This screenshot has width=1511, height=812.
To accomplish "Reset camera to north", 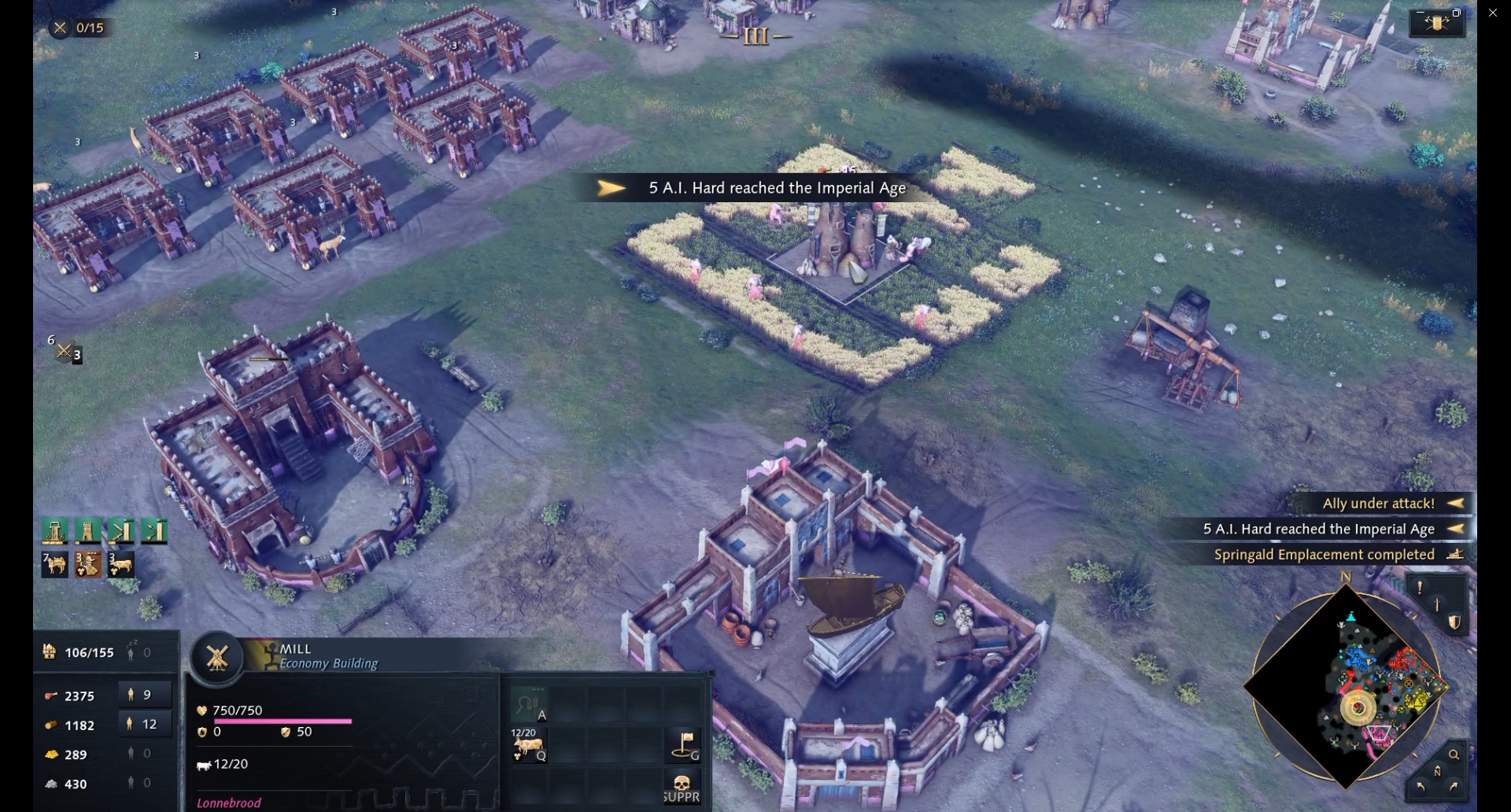I will tap(1437, 772).
